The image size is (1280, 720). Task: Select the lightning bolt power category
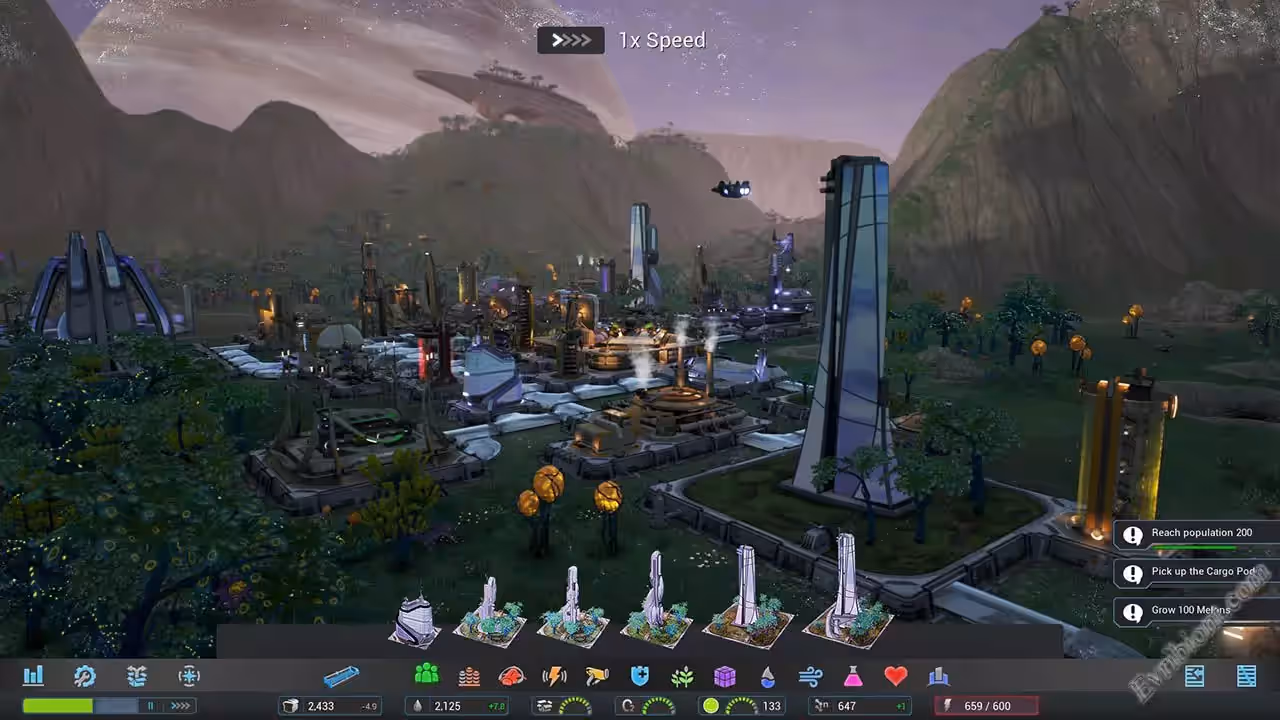[554, 676]
